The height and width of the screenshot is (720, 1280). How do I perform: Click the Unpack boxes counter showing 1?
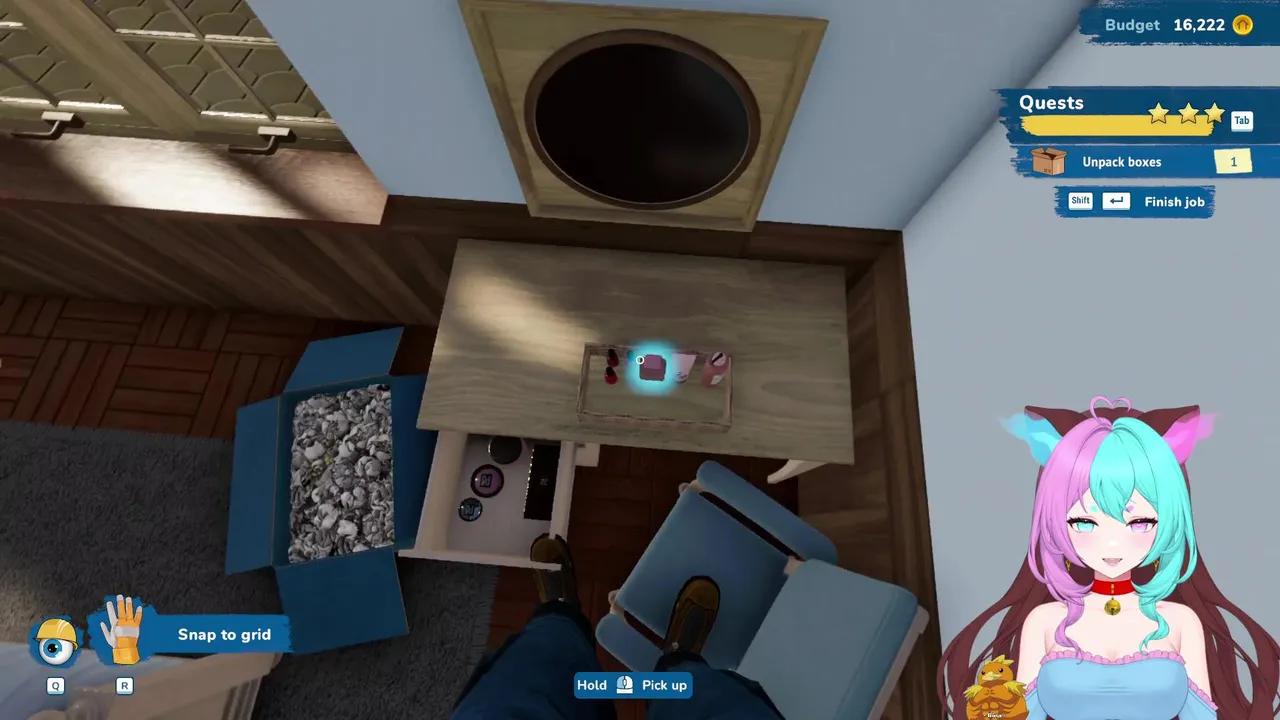1233,161
